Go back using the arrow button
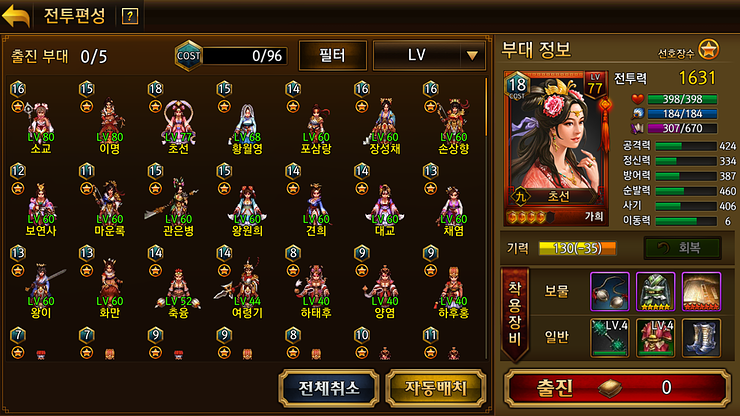Image resolution: width=740 pixels, height=416 pixels. pos(17,15)
